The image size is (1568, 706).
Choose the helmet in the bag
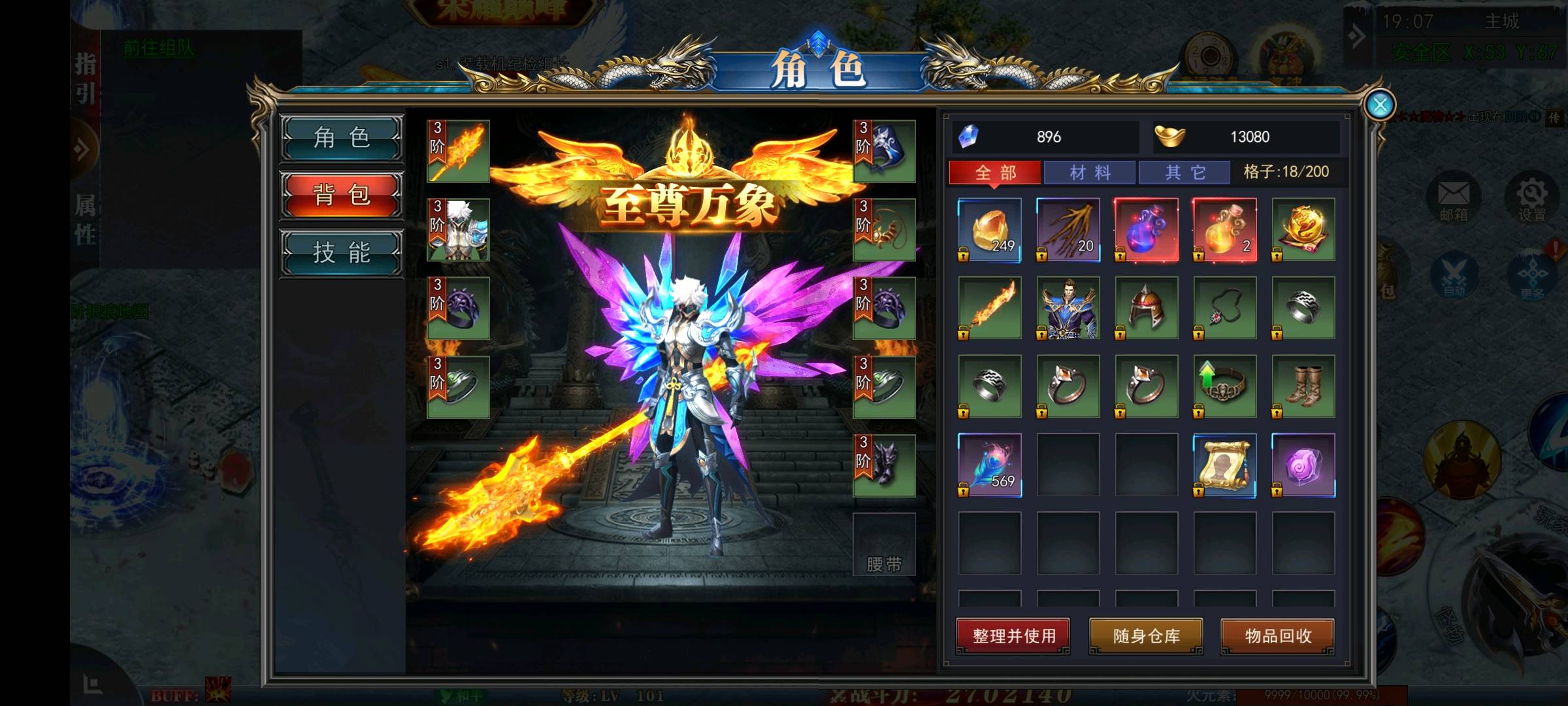[x=1147, y=308]
